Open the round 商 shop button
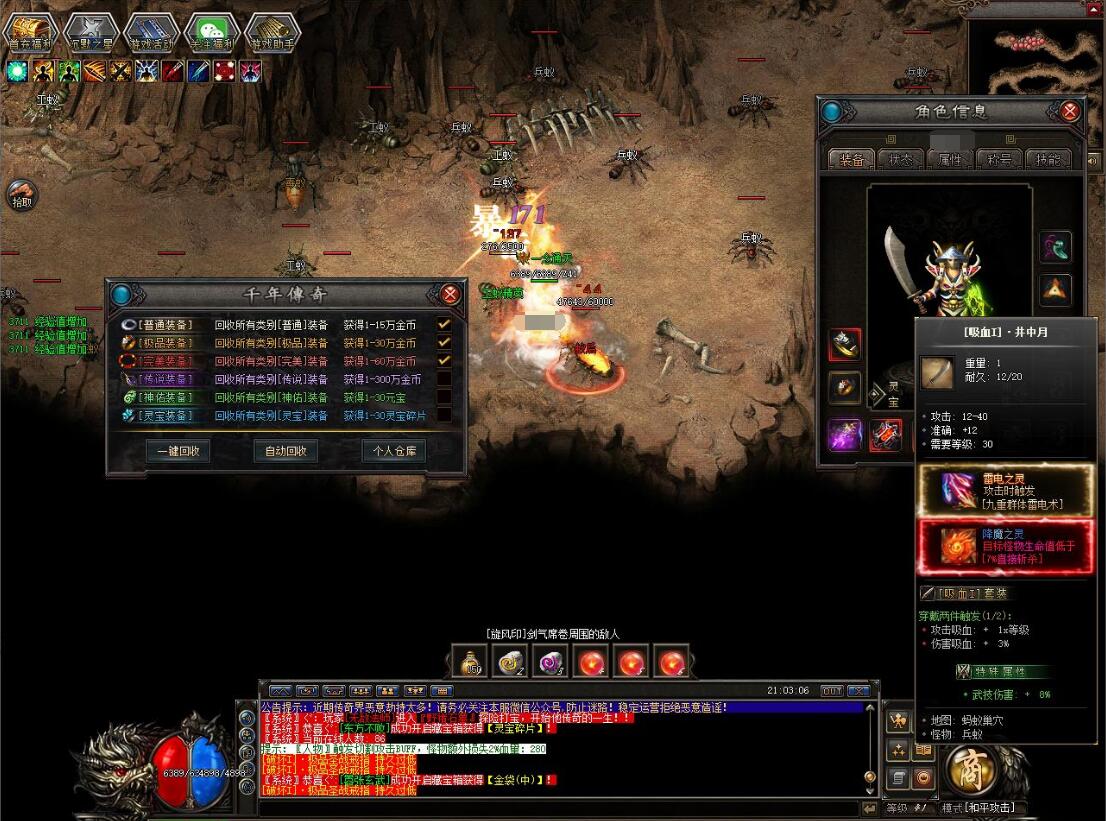 [968, 770]
